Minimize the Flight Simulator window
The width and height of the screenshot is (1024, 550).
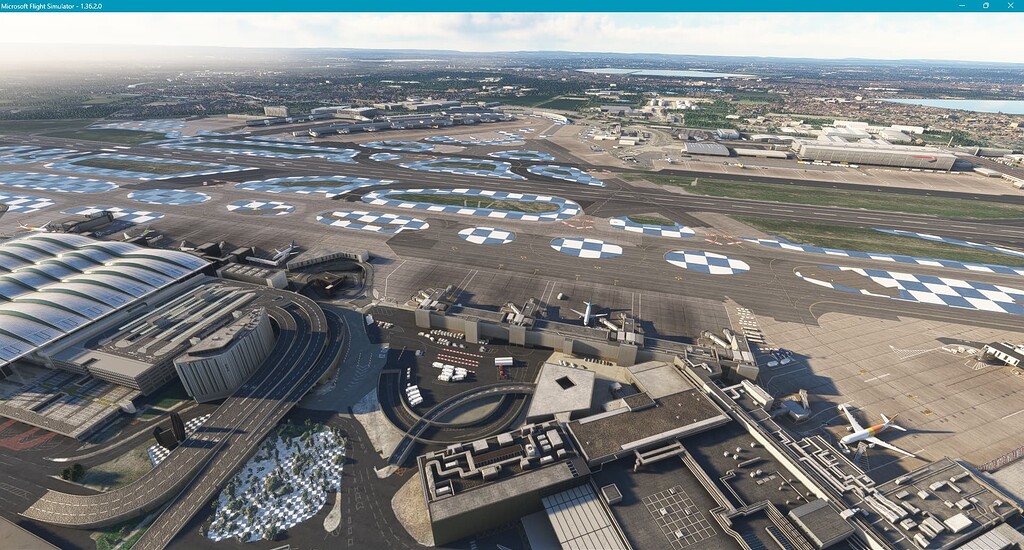coord(962,5)
